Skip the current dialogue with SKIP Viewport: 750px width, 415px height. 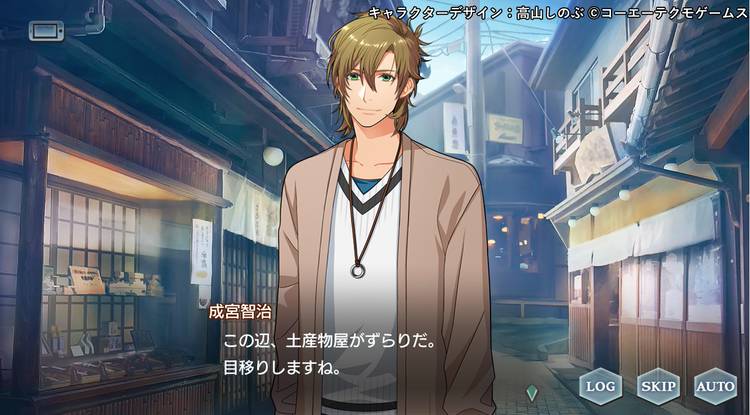(x=657, y=385)
